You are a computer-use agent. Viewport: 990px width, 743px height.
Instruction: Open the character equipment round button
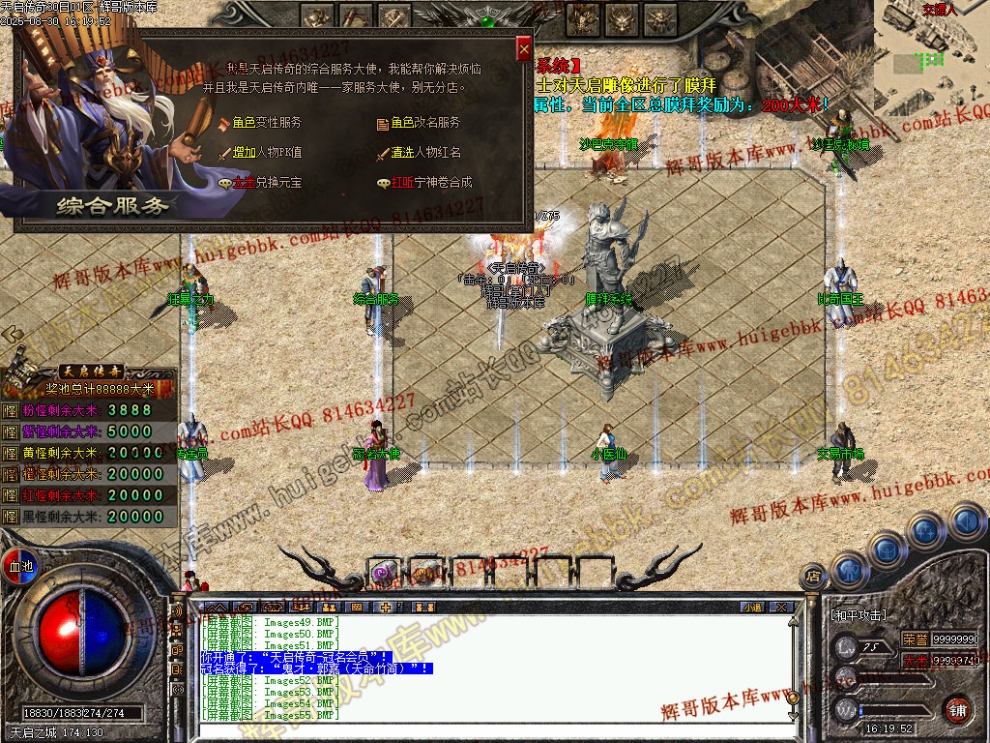(849, 569)
